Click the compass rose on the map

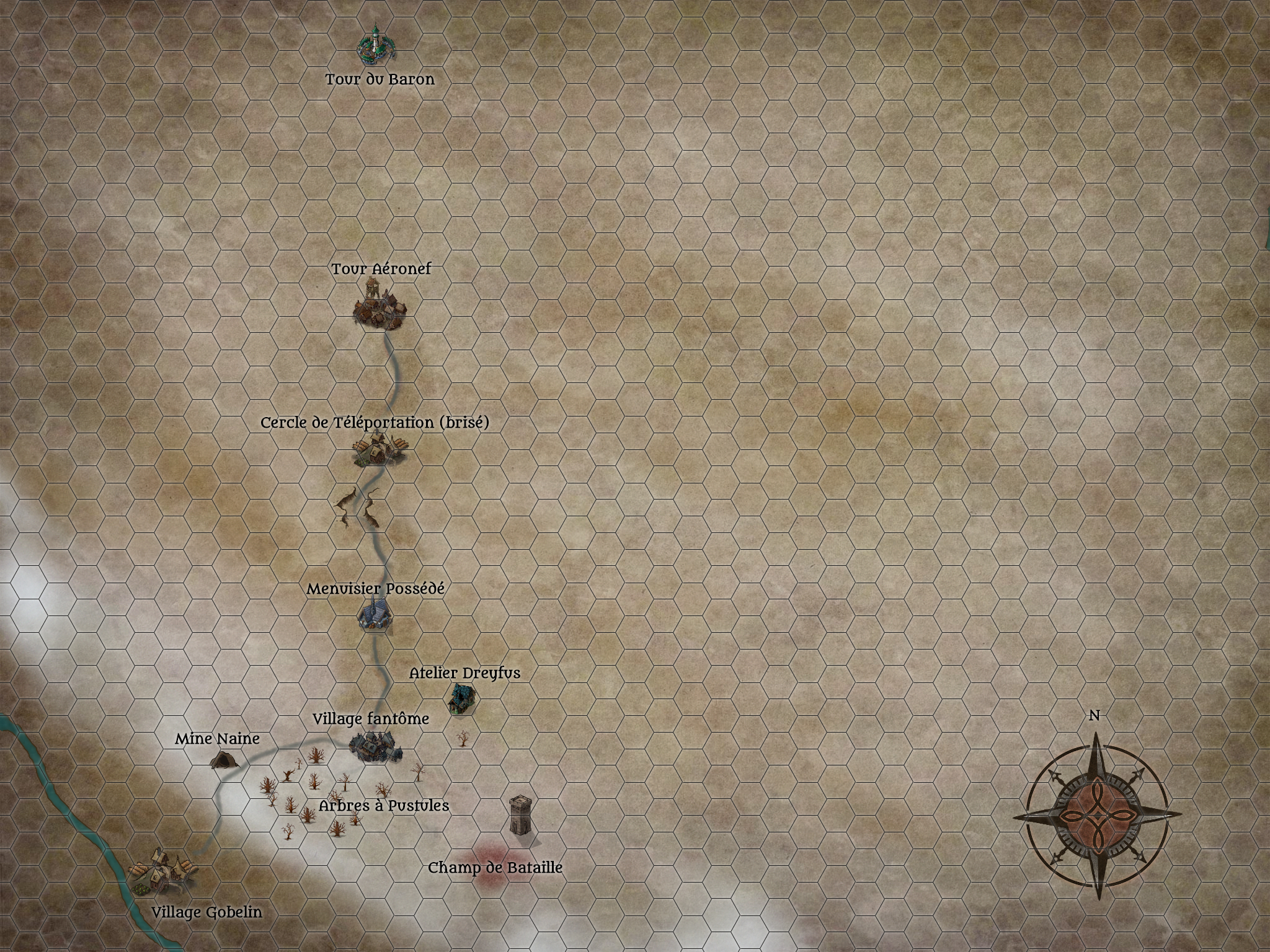coord(1098,816)
